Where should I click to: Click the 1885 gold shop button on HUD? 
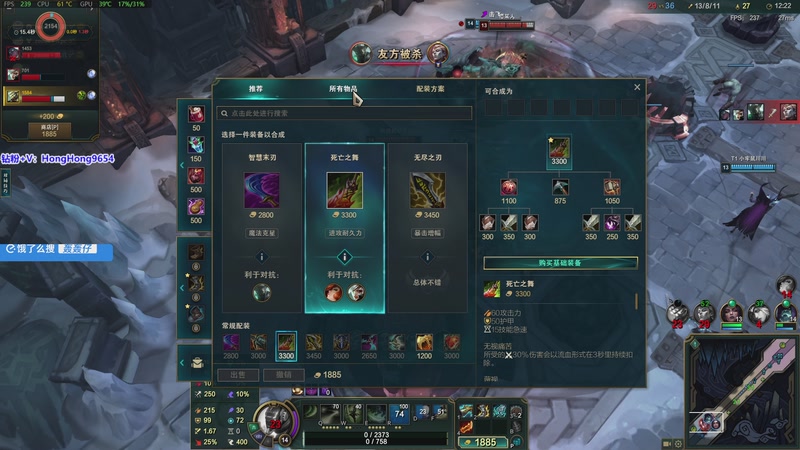484,441
